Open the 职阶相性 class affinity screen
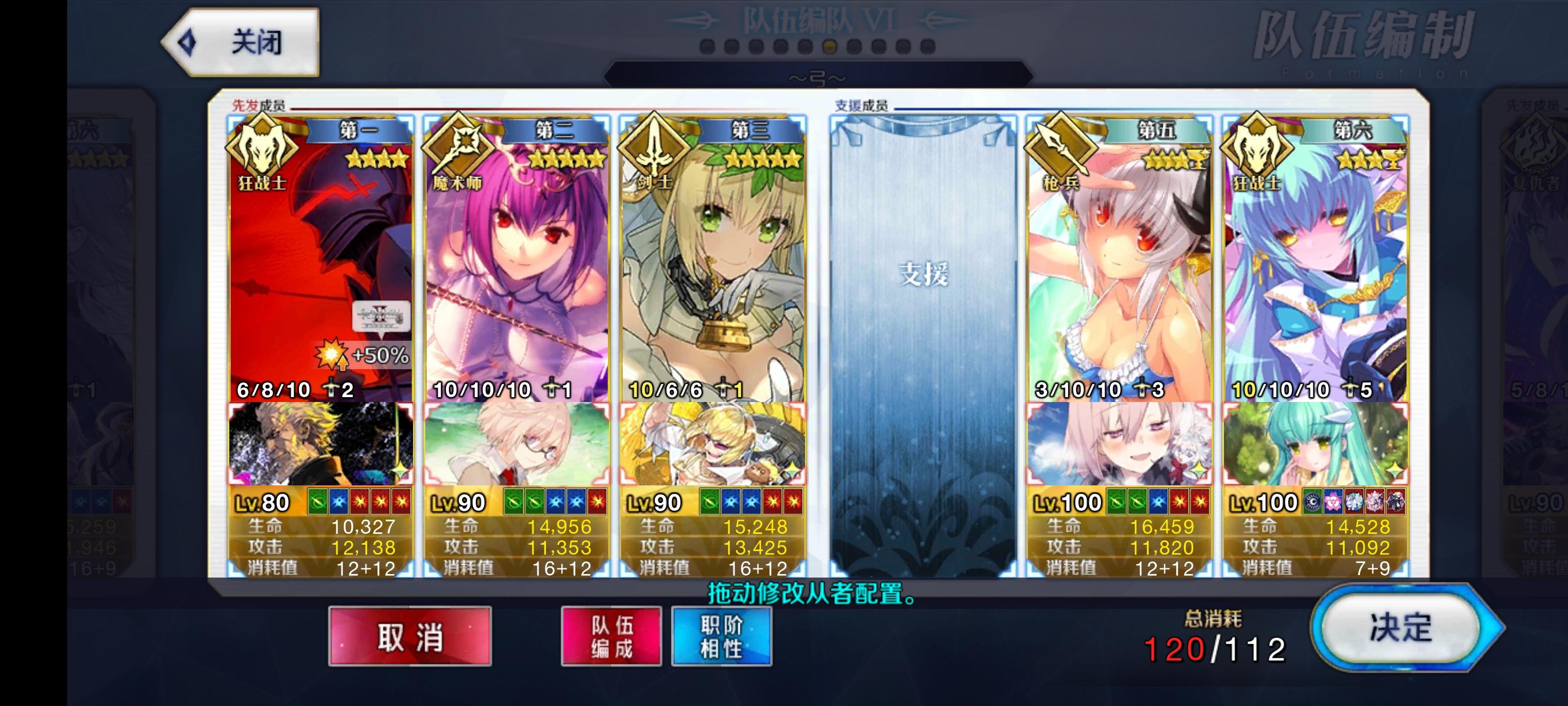The width and height of the screenshot is (1568, 706). (721, 636)
